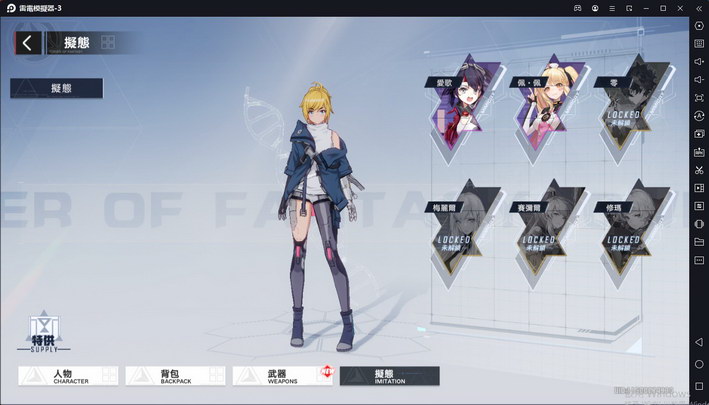This screenshot has height=405, width=709.
Task: Go back using the arrow button
Action: click(28, 42)
